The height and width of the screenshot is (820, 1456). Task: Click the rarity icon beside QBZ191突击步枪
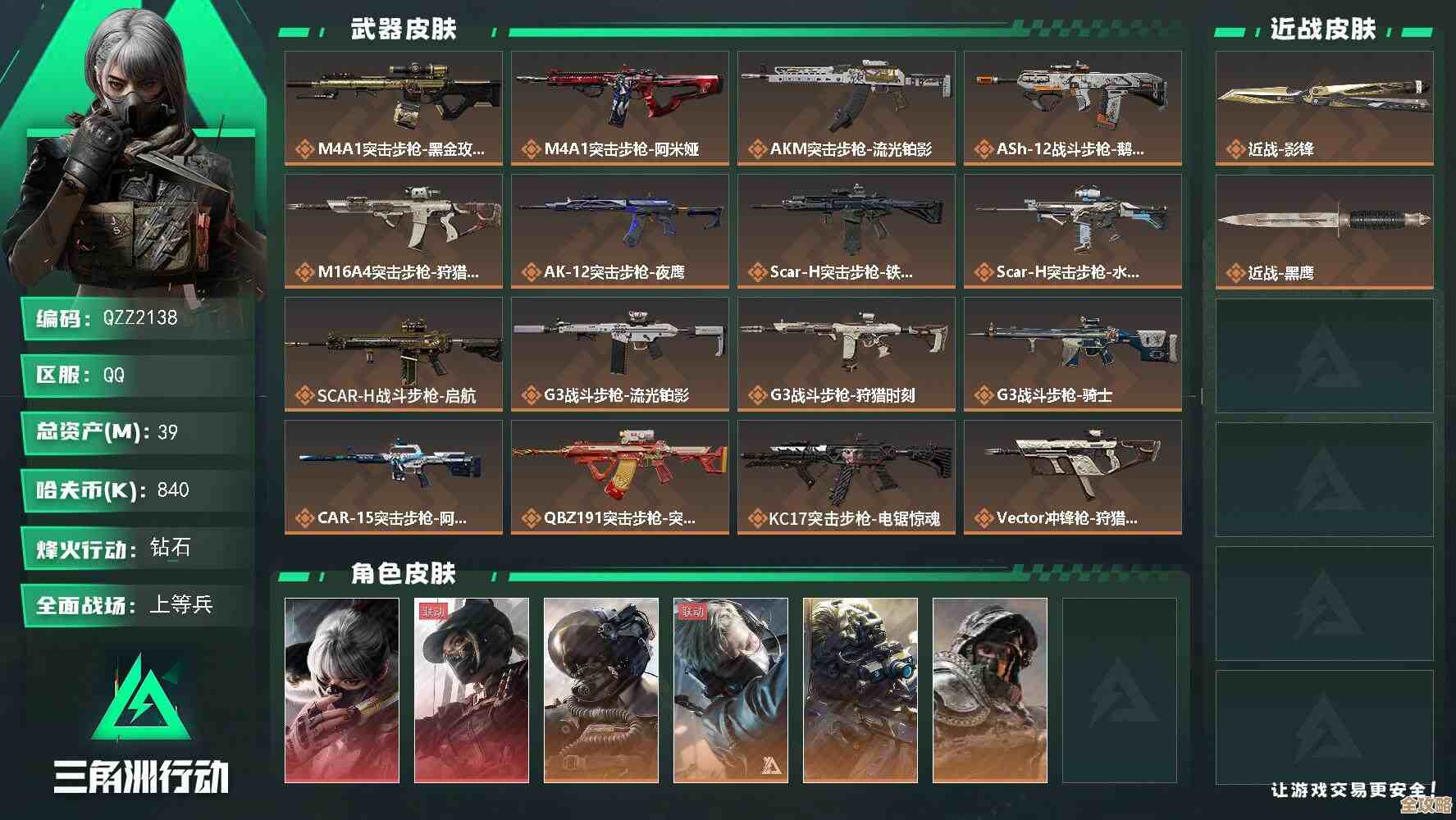533,518
